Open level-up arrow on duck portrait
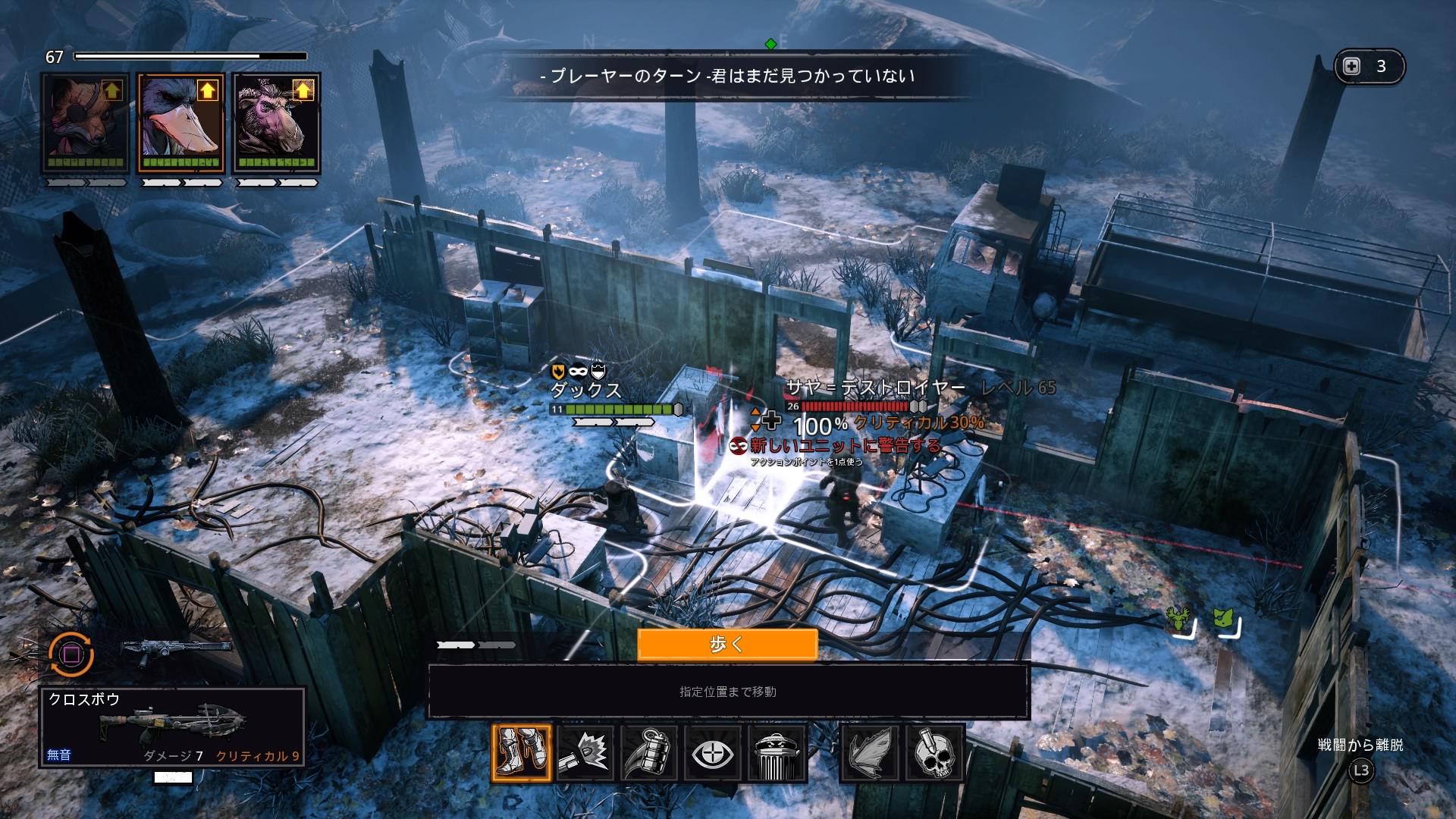Viewport: 1456px width, 819px height. point(207,91)
